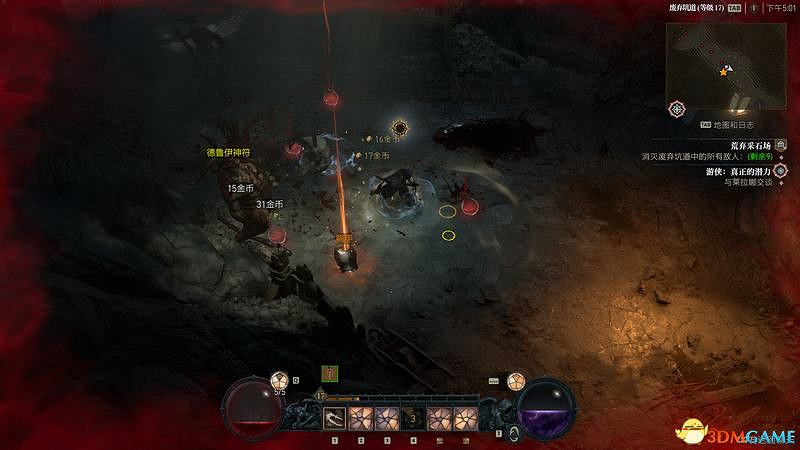The width and height of the screenshot is (800, 450).
Task: Click the dungeon icon beside 荒弃采石场
Action: (x=780, y=144)
